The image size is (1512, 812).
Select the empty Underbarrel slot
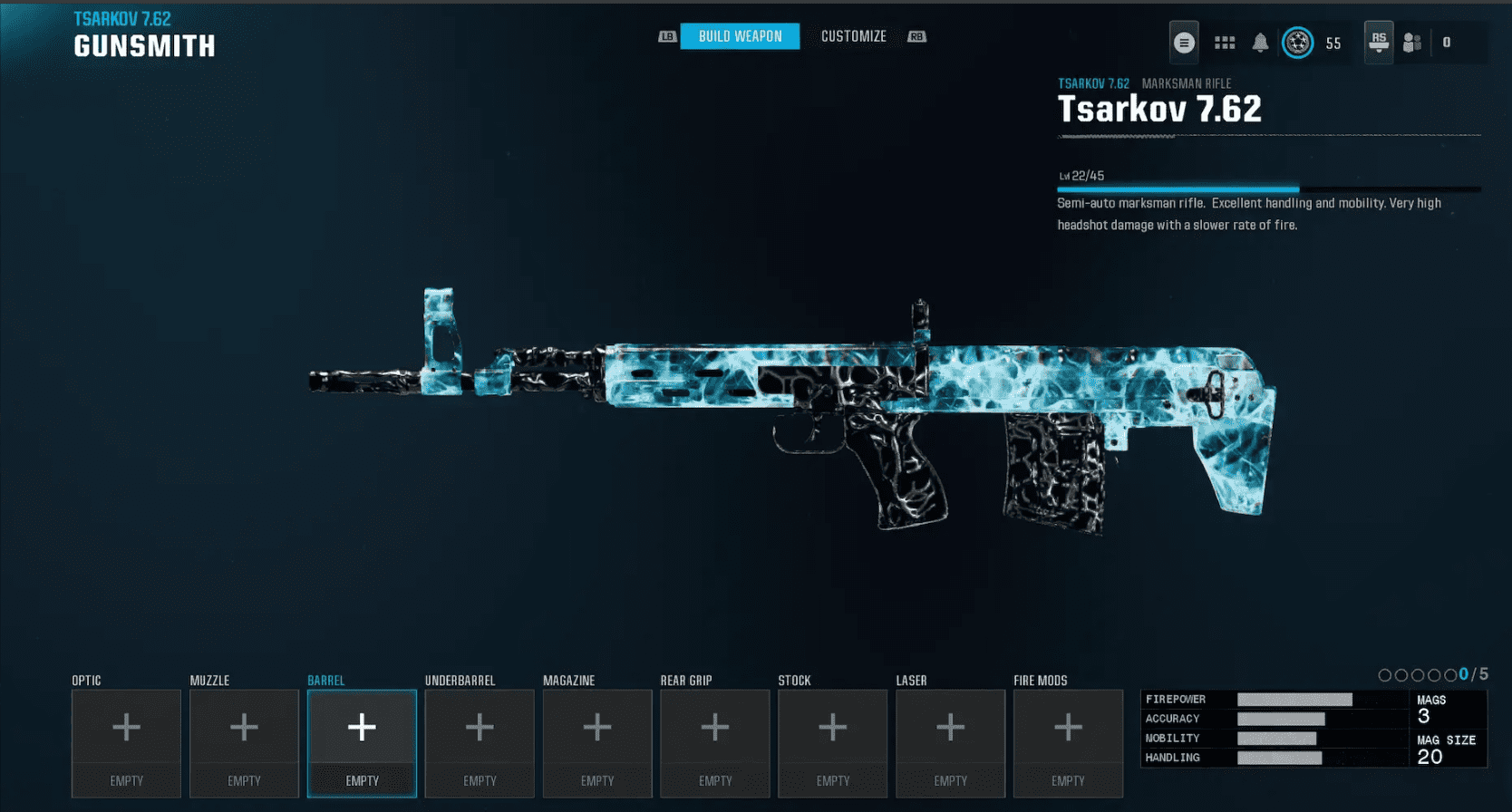point(480,726)
